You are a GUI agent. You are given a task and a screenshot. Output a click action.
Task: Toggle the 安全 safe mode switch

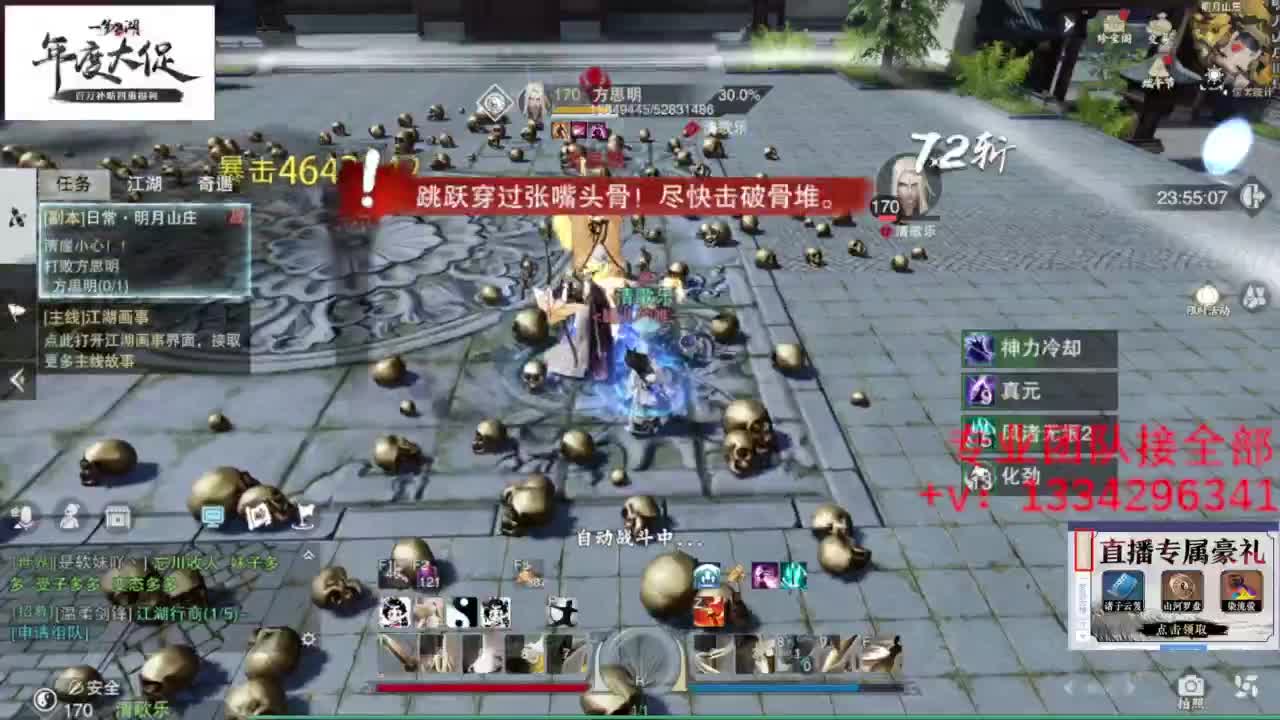pos(92,688)
